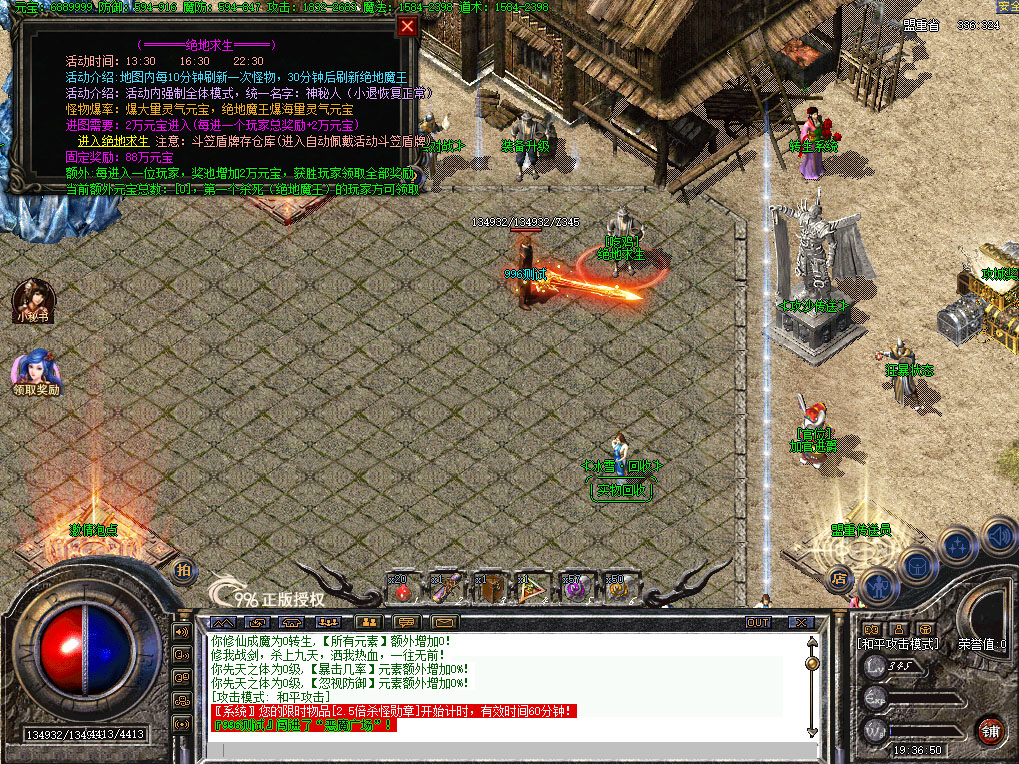Open the character equipment round button
The image size is (1019, 764).
pyautogui.click(x=879, y=585)
